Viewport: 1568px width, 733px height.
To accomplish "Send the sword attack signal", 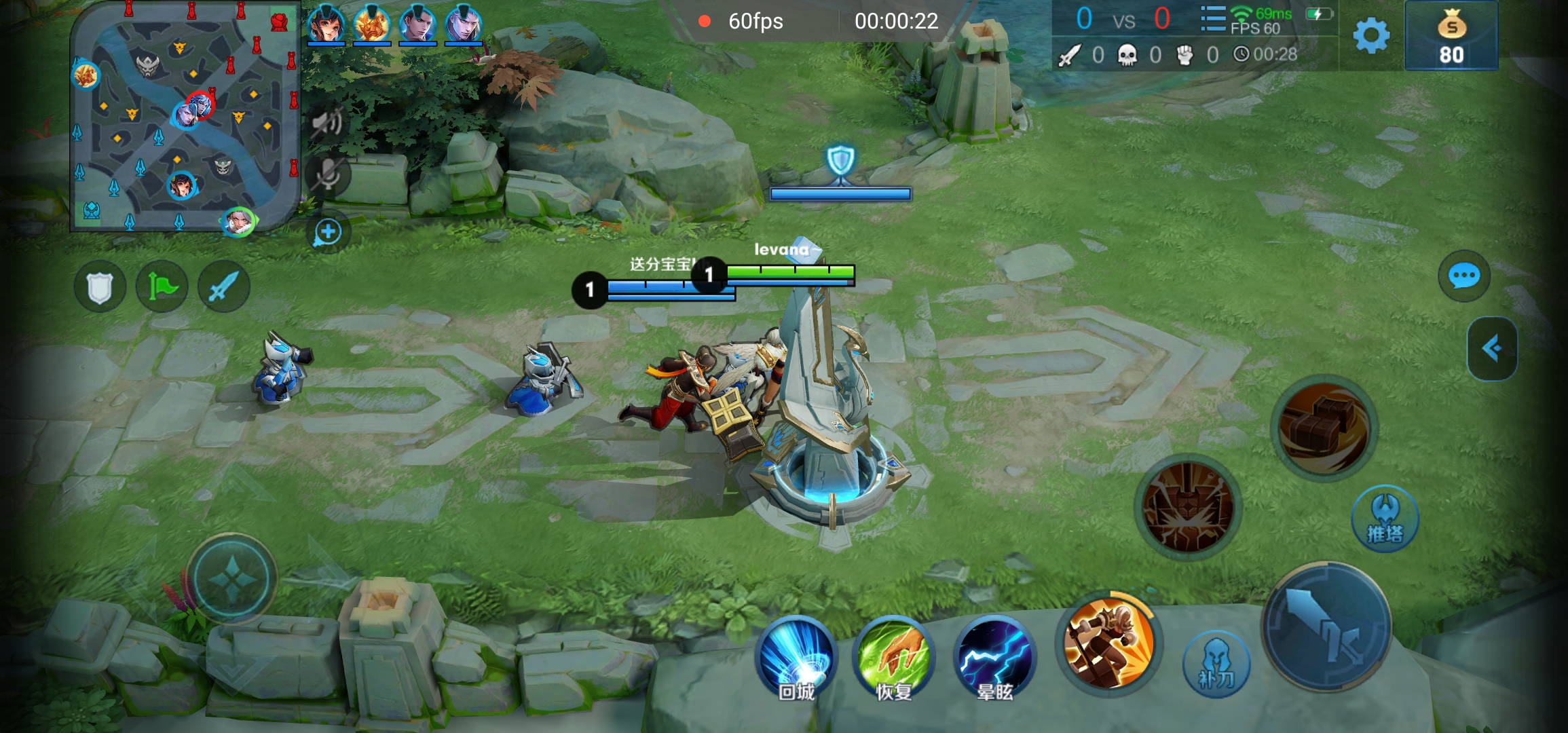I will [223, 287].
